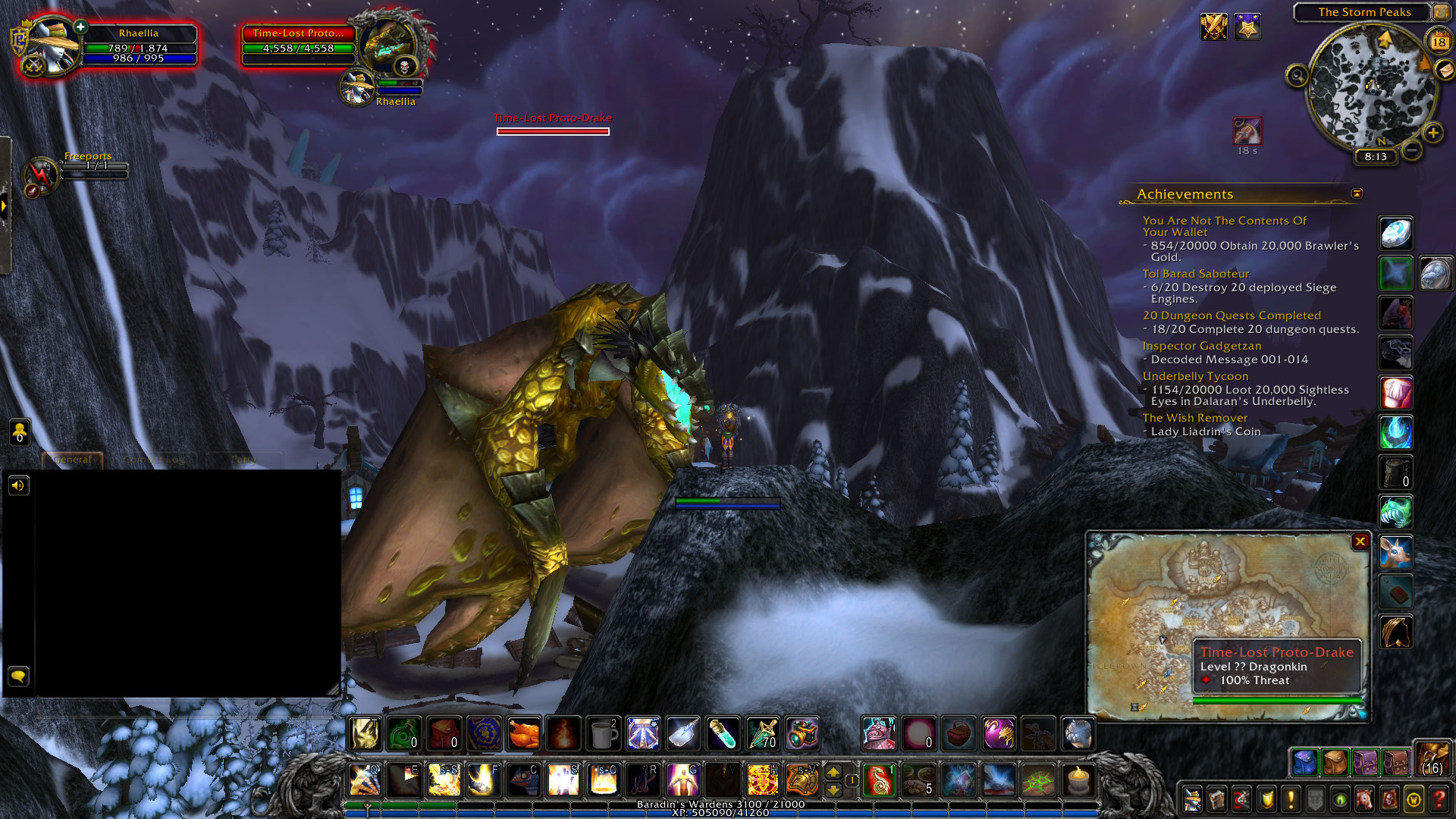Open the Underbelly Tycoon achievement entry
The image size is (1456, 819).
pos(1195,376)
